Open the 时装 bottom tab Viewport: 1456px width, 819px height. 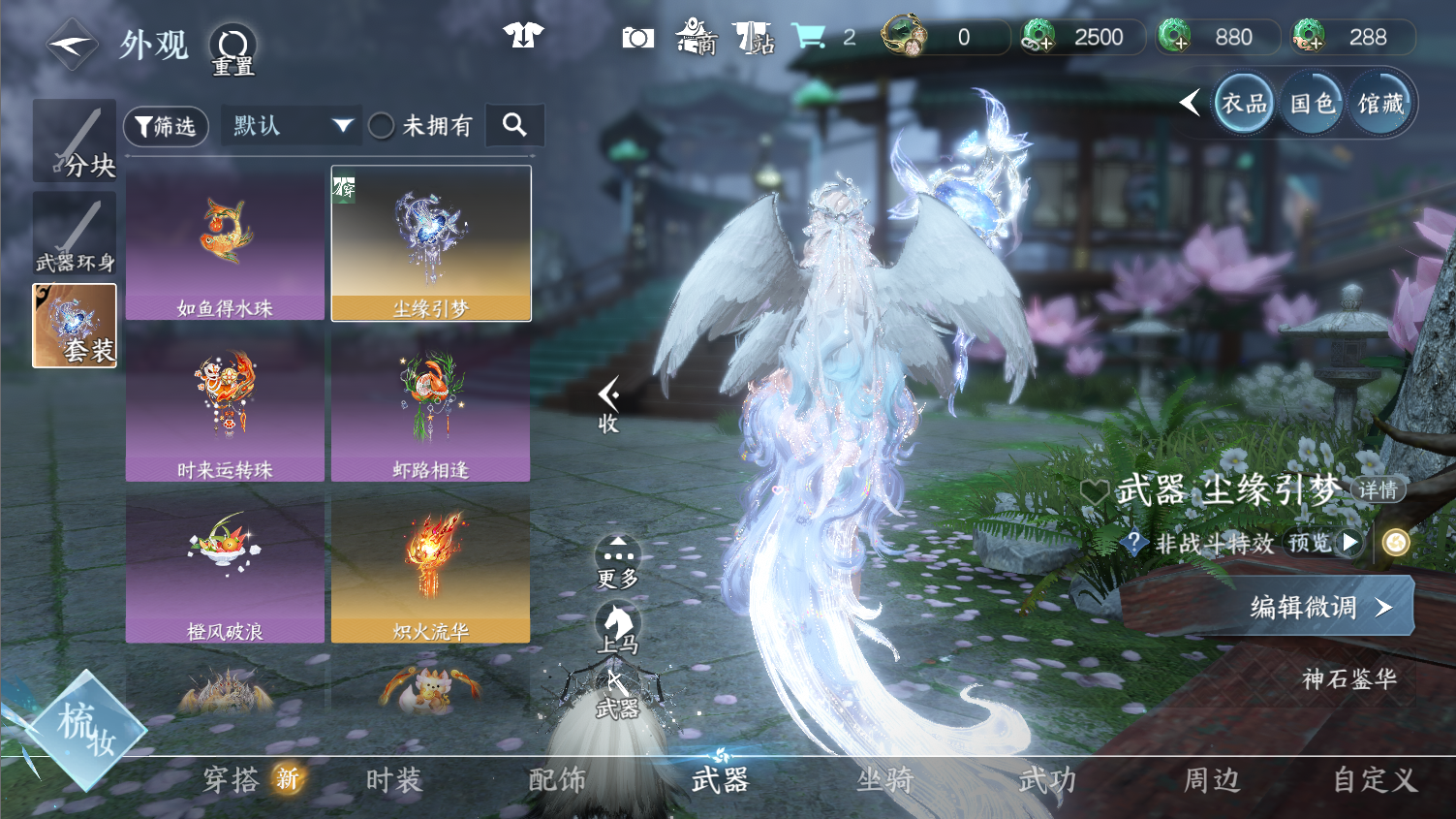(394, 779)
